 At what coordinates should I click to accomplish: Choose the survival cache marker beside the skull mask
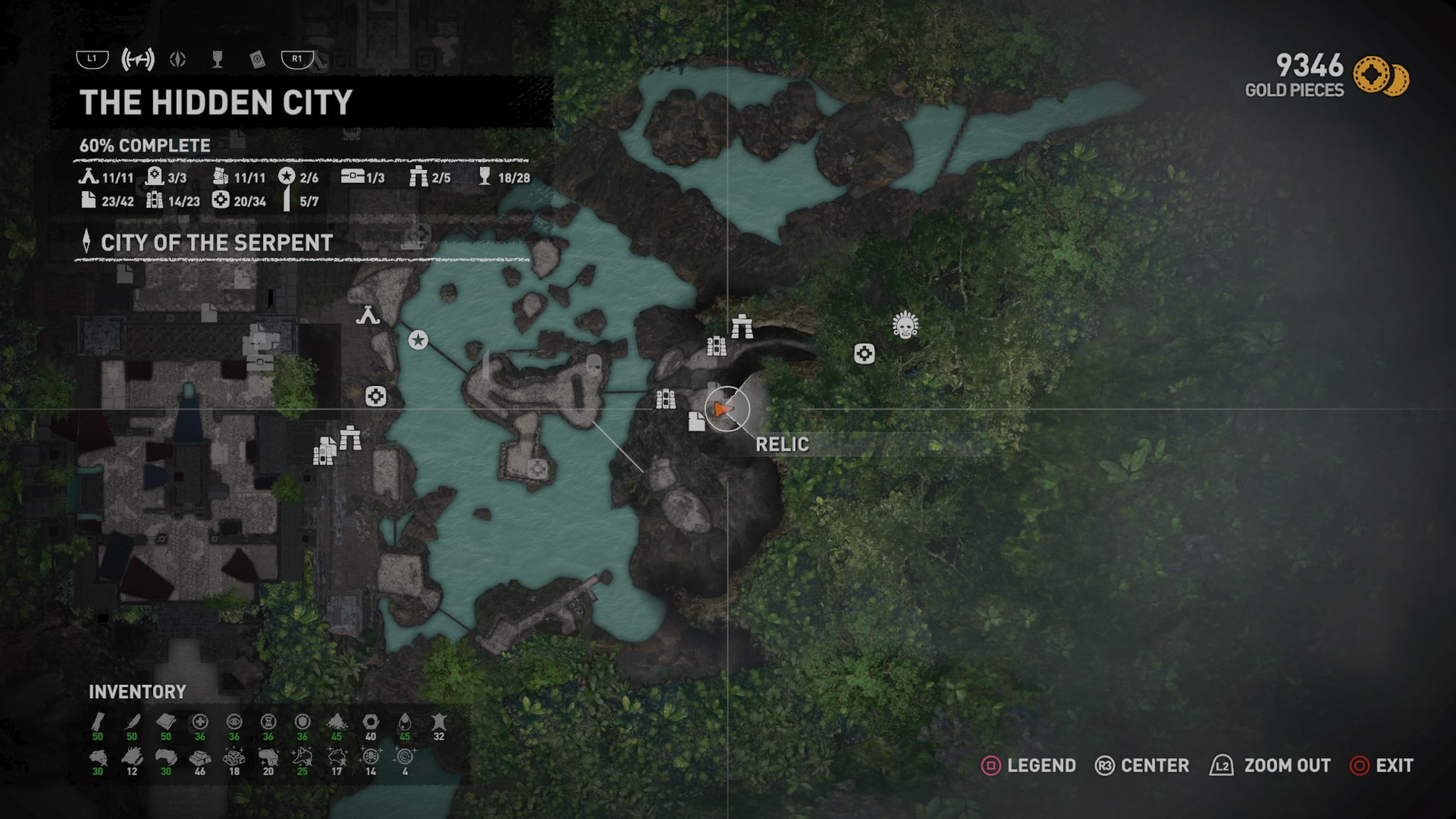[x=864, y=353]
